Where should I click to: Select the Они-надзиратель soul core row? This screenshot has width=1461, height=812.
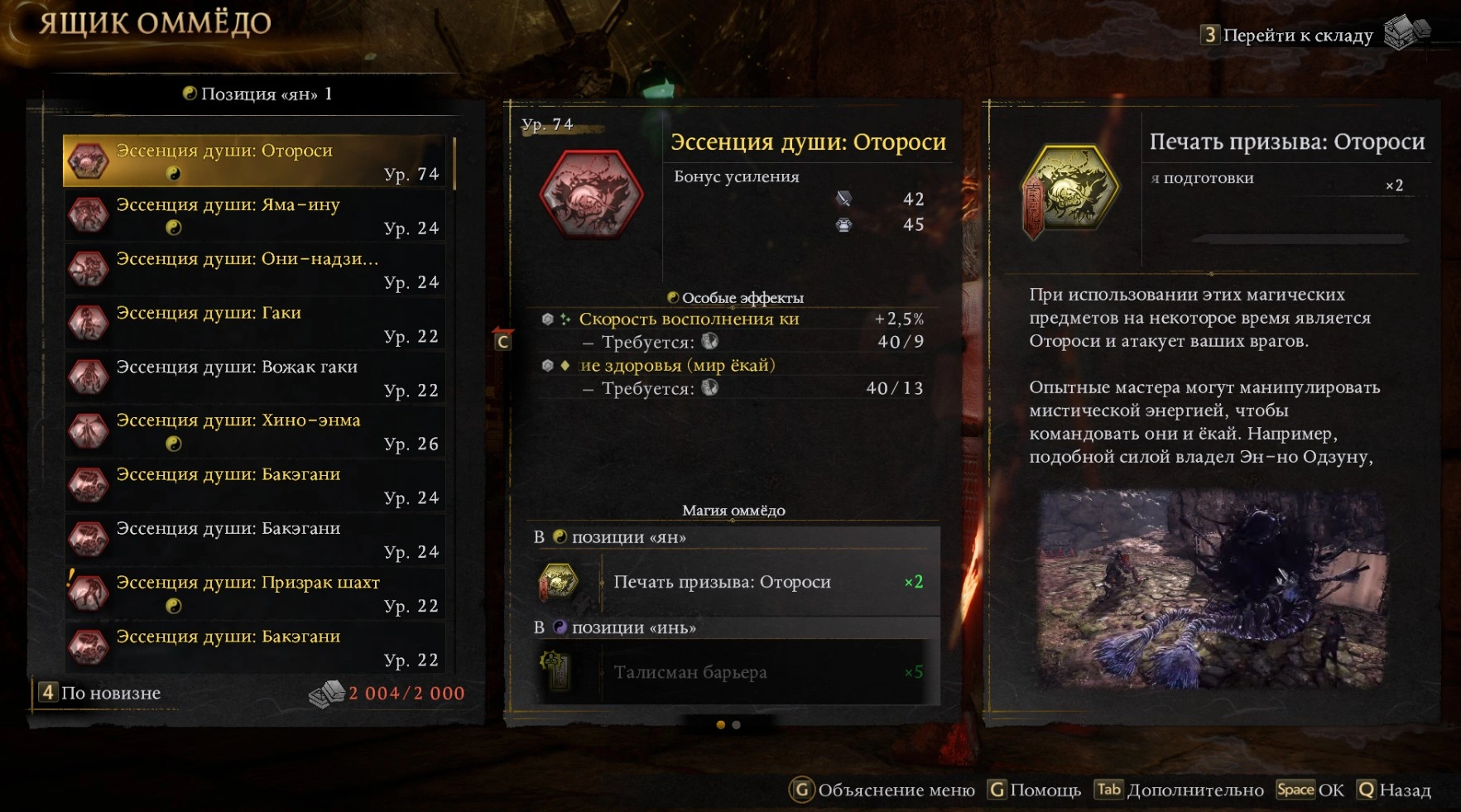[x=257, y=269]
